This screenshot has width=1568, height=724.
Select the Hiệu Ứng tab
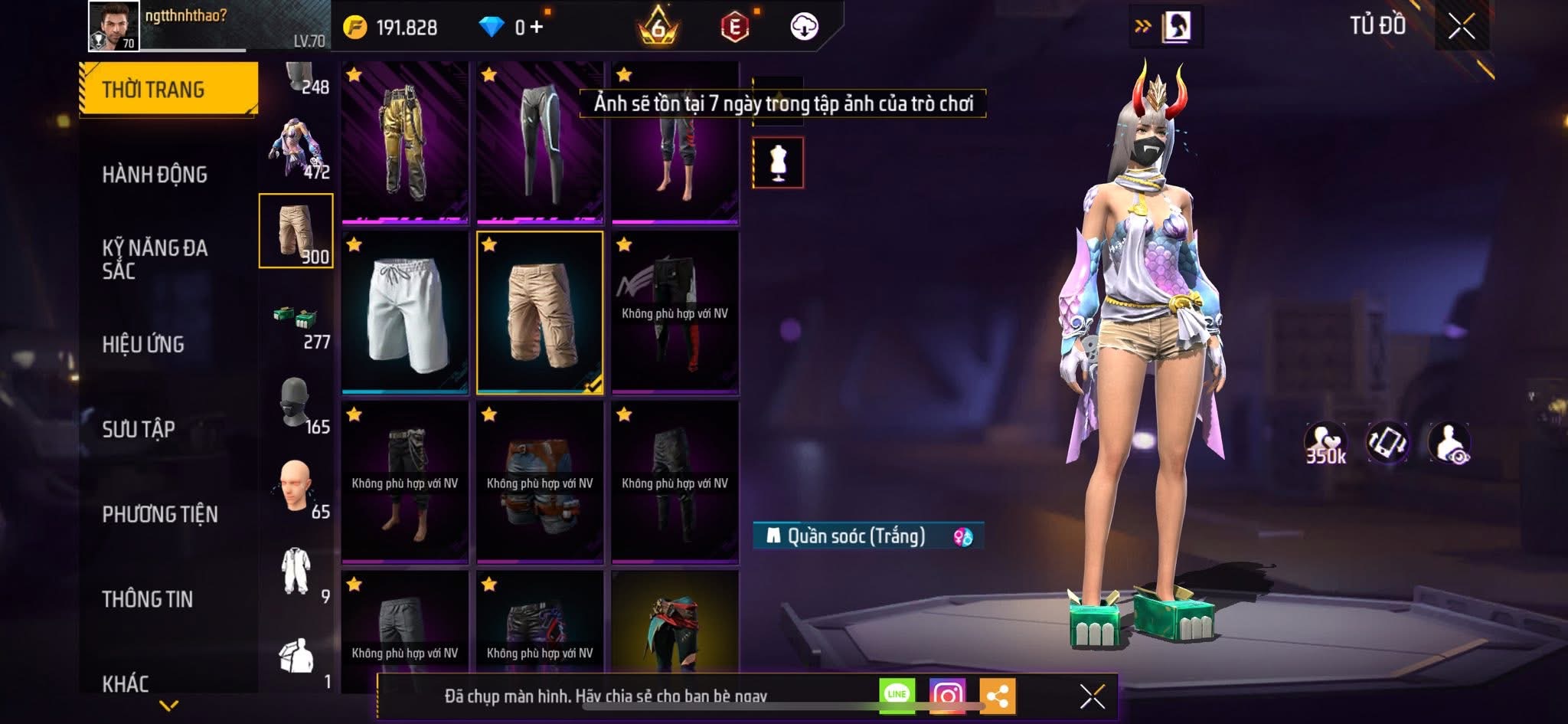click(x=143, y=344)
